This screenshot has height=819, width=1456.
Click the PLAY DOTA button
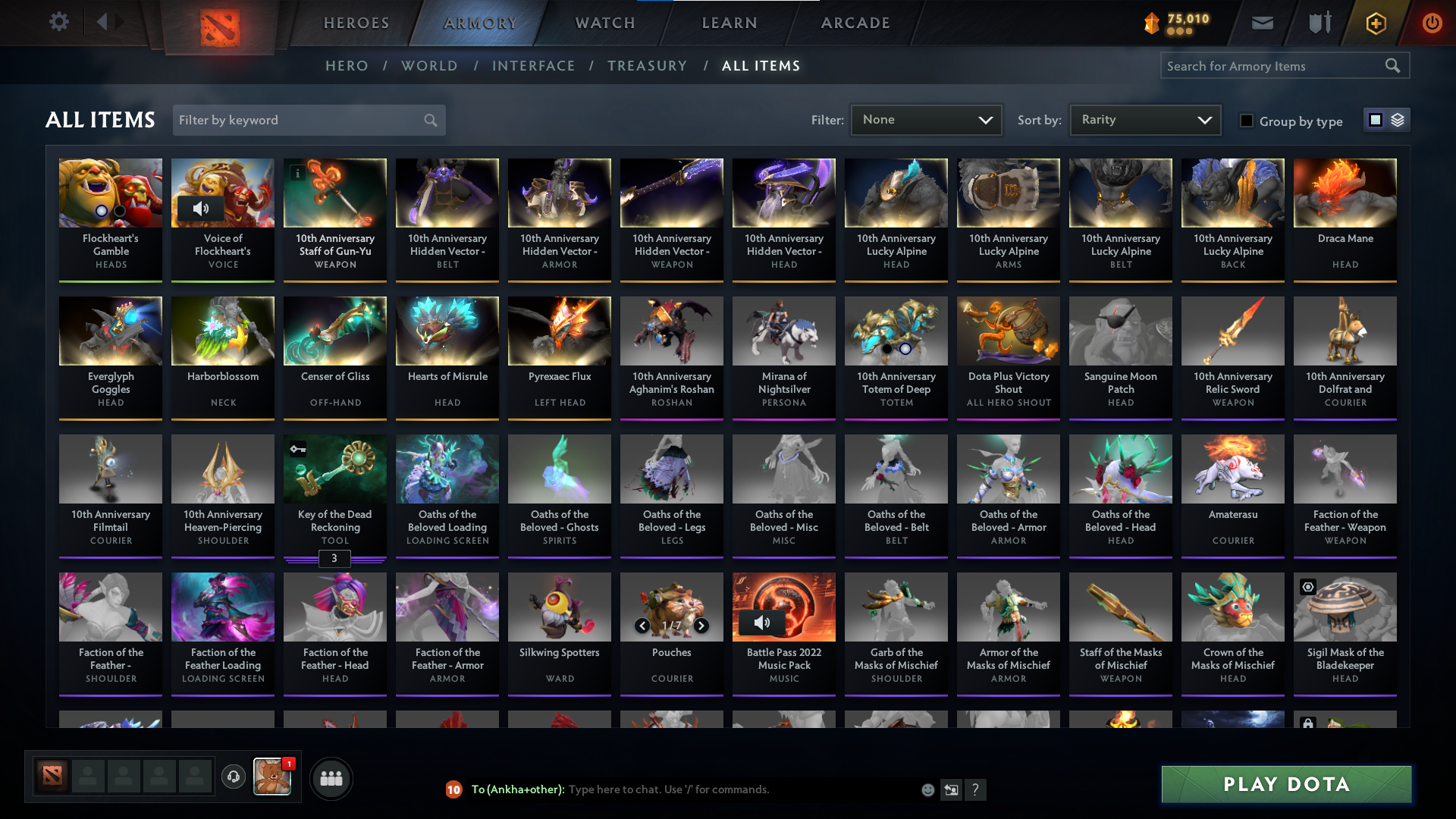[x=1285, y=784]
